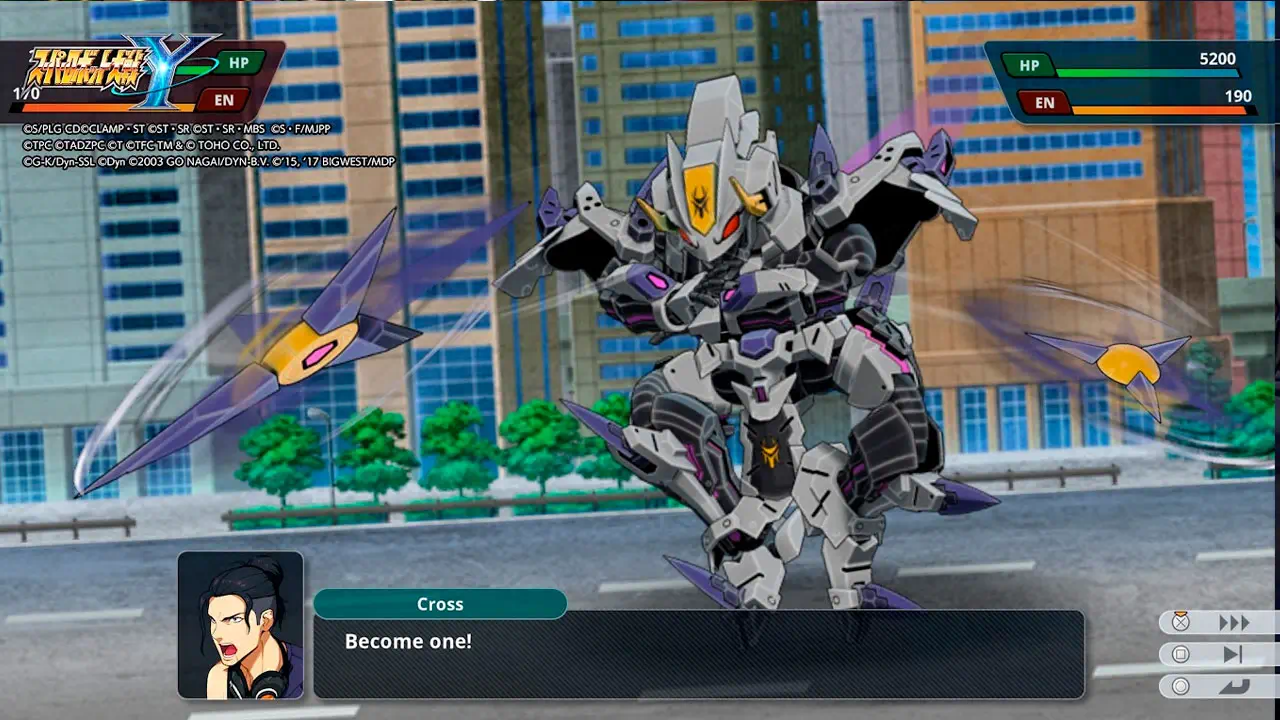Image resolution: width=1280 pixels, height=720 pixels.
Task: Click the curved return arrow button
Action: tap(1232, 687)
